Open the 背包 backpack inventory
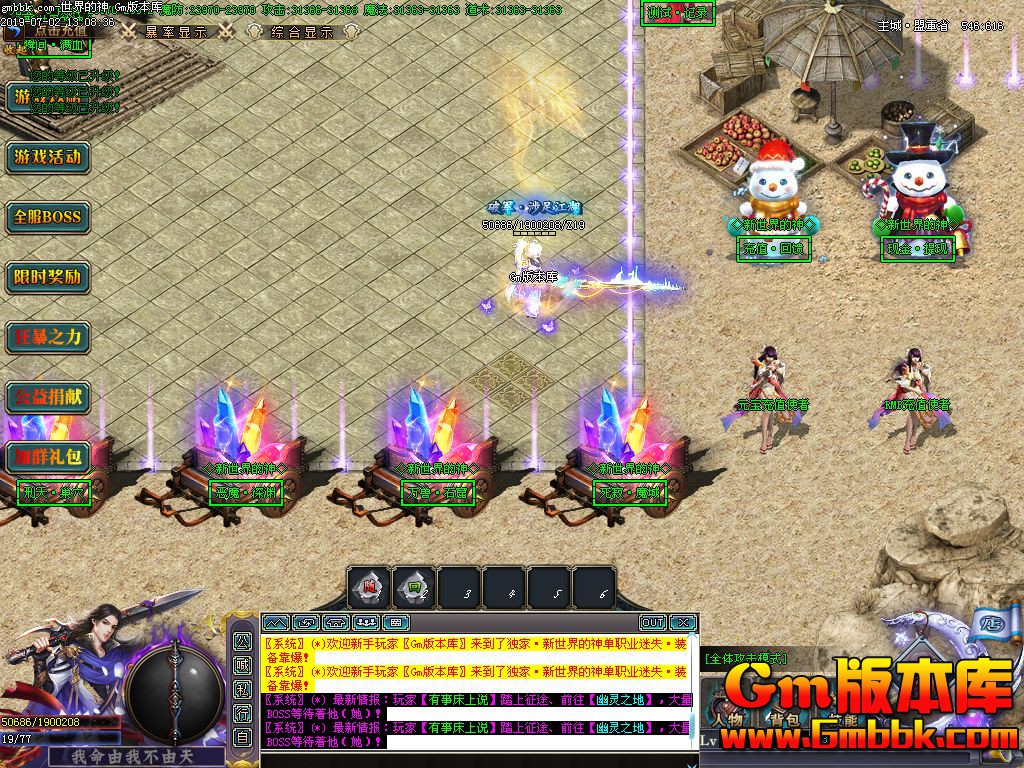Image resolution: width=1024 pixels, height=768 pixels. [x=781, y=719]
